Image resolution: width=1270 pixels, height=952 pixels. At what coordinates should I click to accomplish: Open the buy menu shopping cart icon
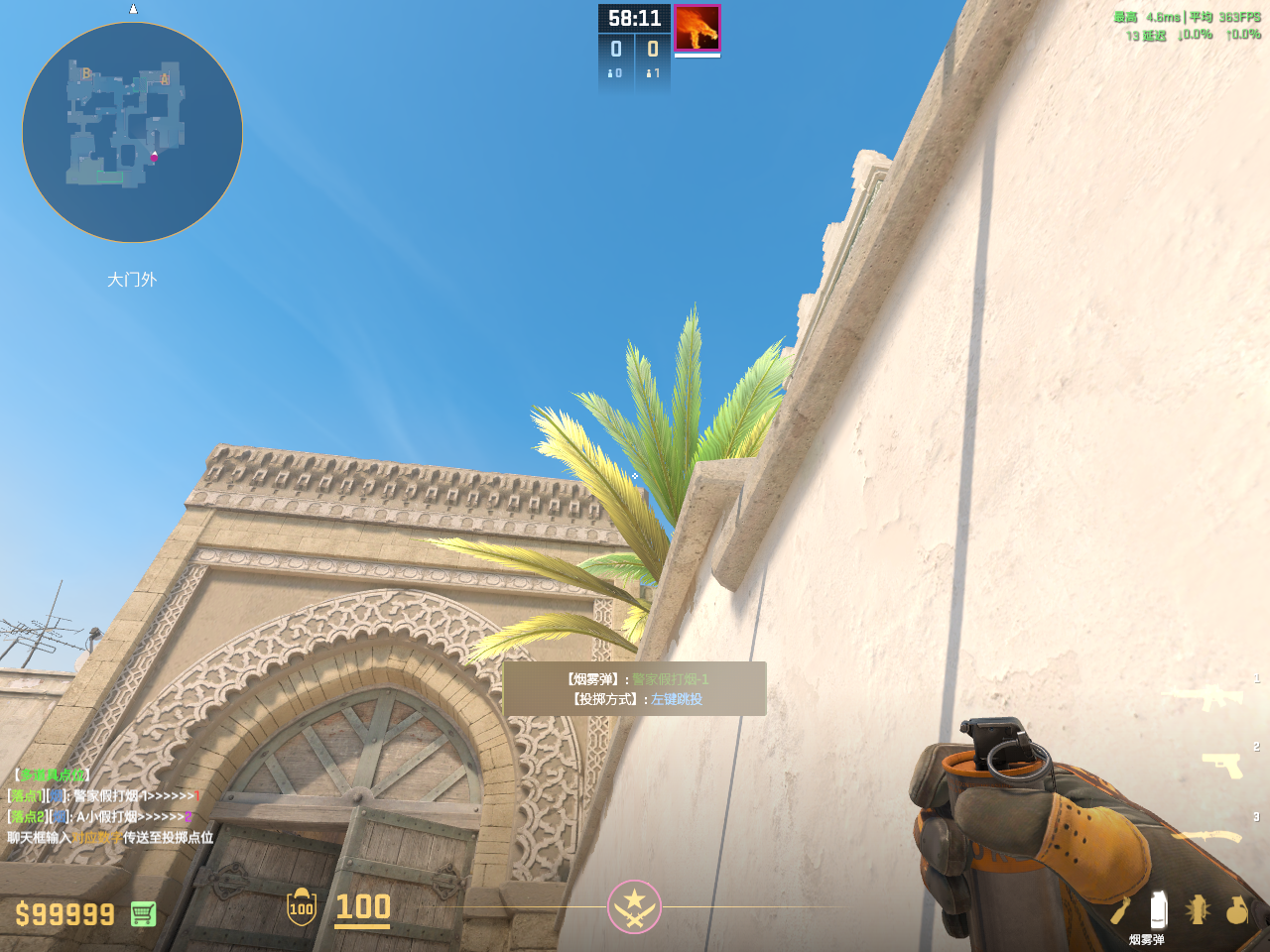143,913
